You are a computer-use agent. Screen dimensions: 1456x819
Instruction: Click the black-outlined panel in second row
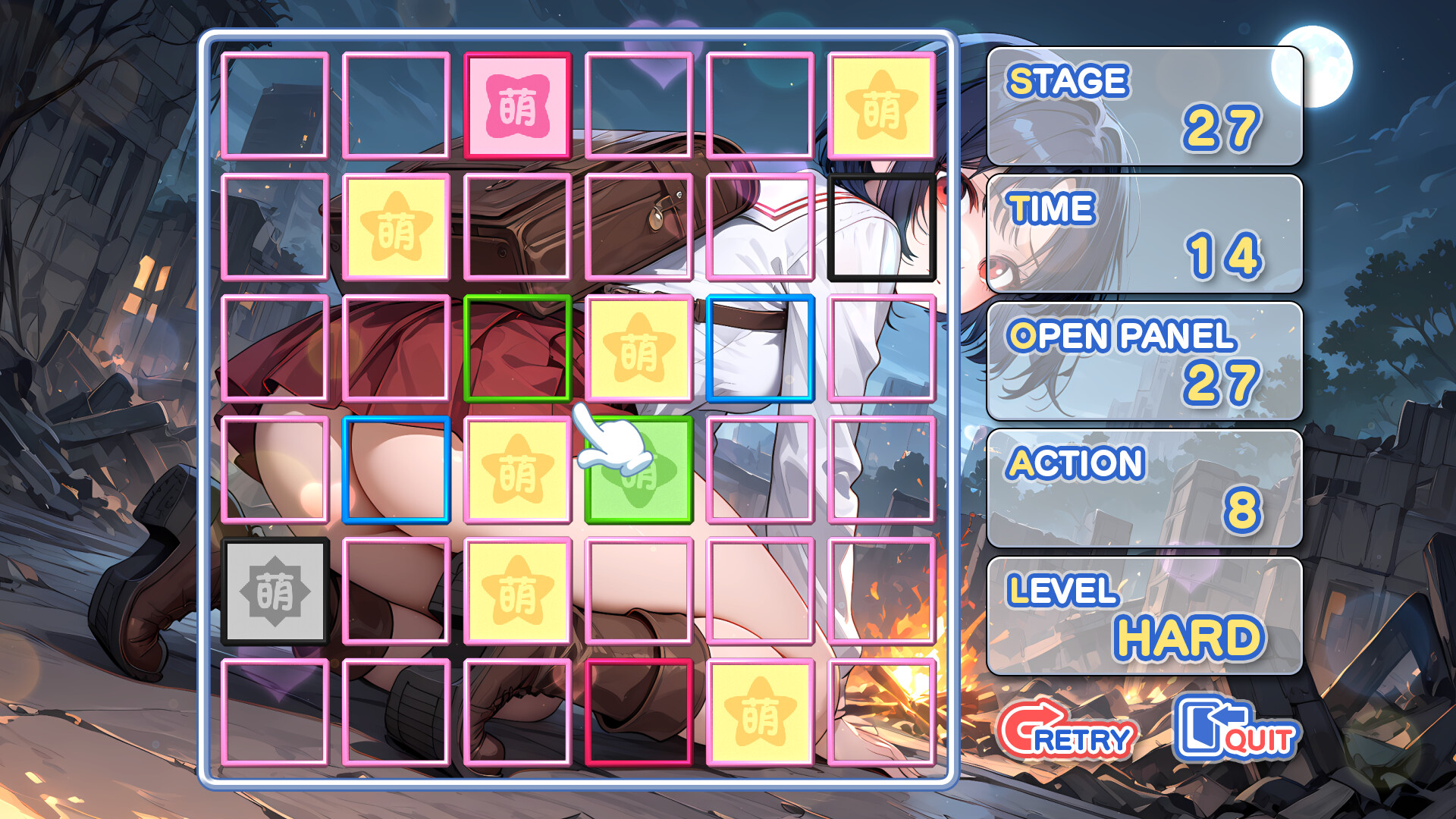[883, 227]
